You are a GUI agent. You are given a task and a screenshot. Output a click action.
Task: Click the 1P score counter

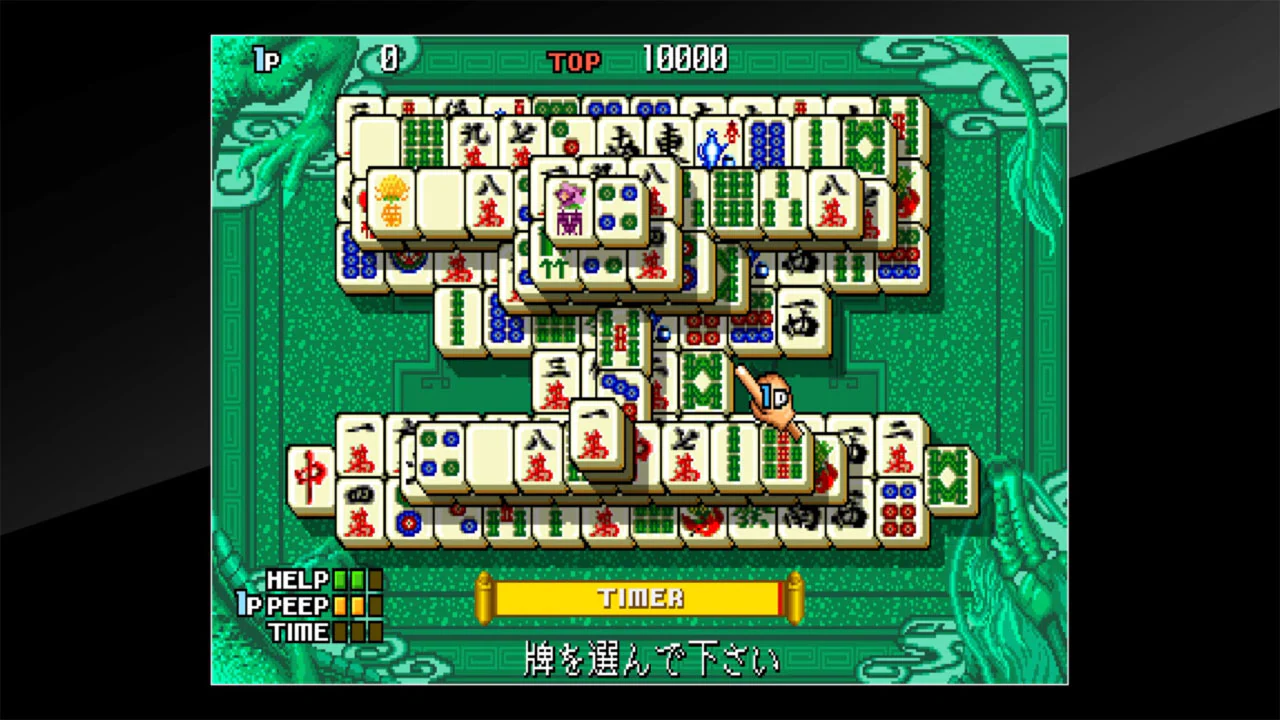[x=388, y=59]
